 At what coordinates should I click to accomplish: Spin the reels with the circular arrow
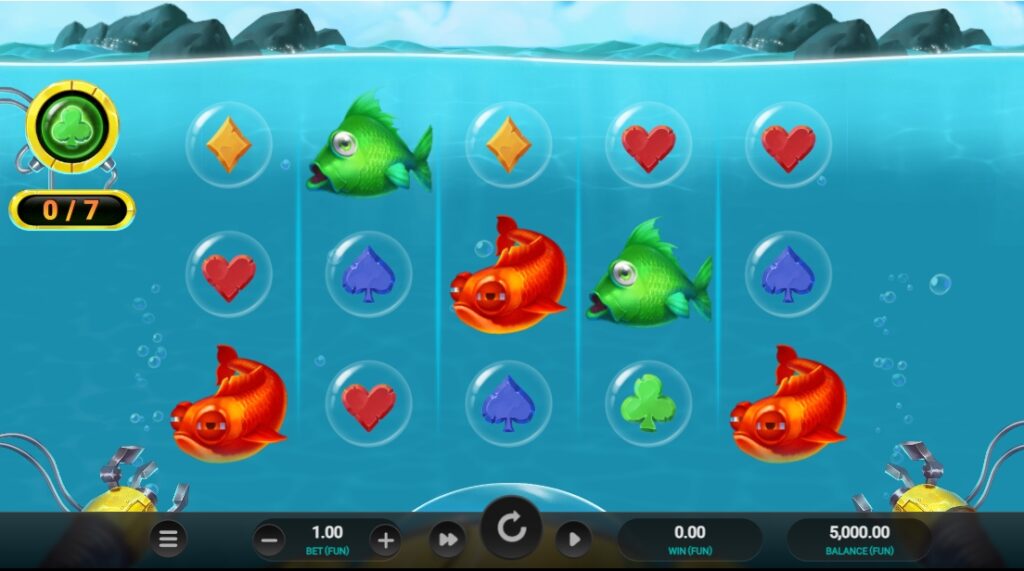pos(511,528)
